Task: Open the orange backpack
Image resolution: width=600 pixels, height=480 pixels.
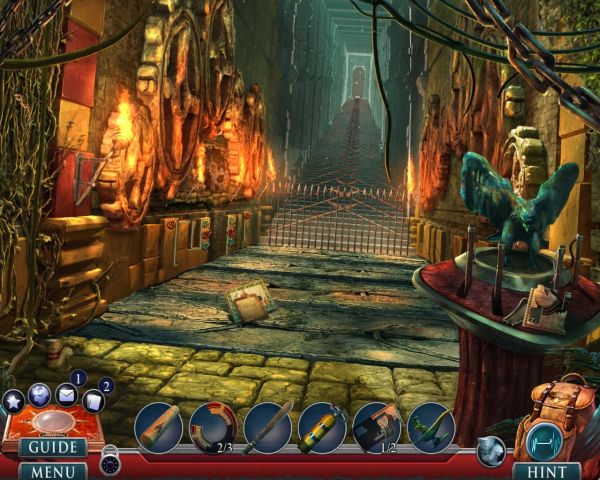Action: point(553,420)
